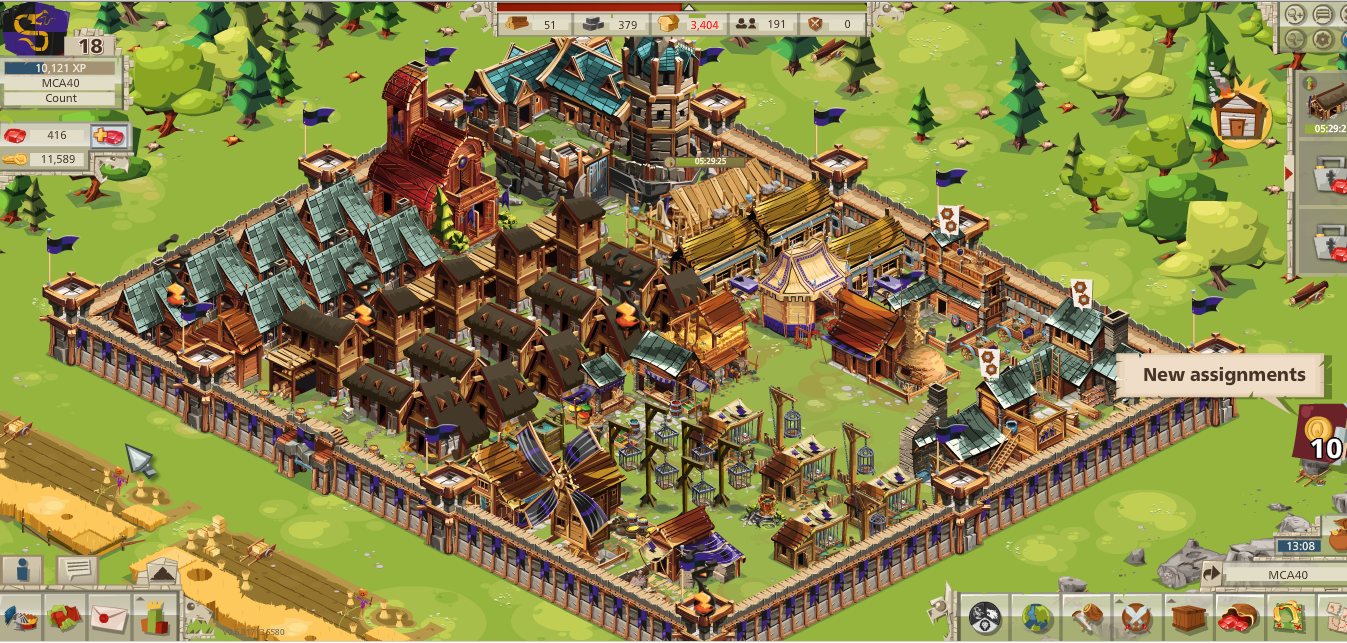Open the green map with arrows
The width and height of the screenshot is (1347, 643).
click(x=1288, y=617)
